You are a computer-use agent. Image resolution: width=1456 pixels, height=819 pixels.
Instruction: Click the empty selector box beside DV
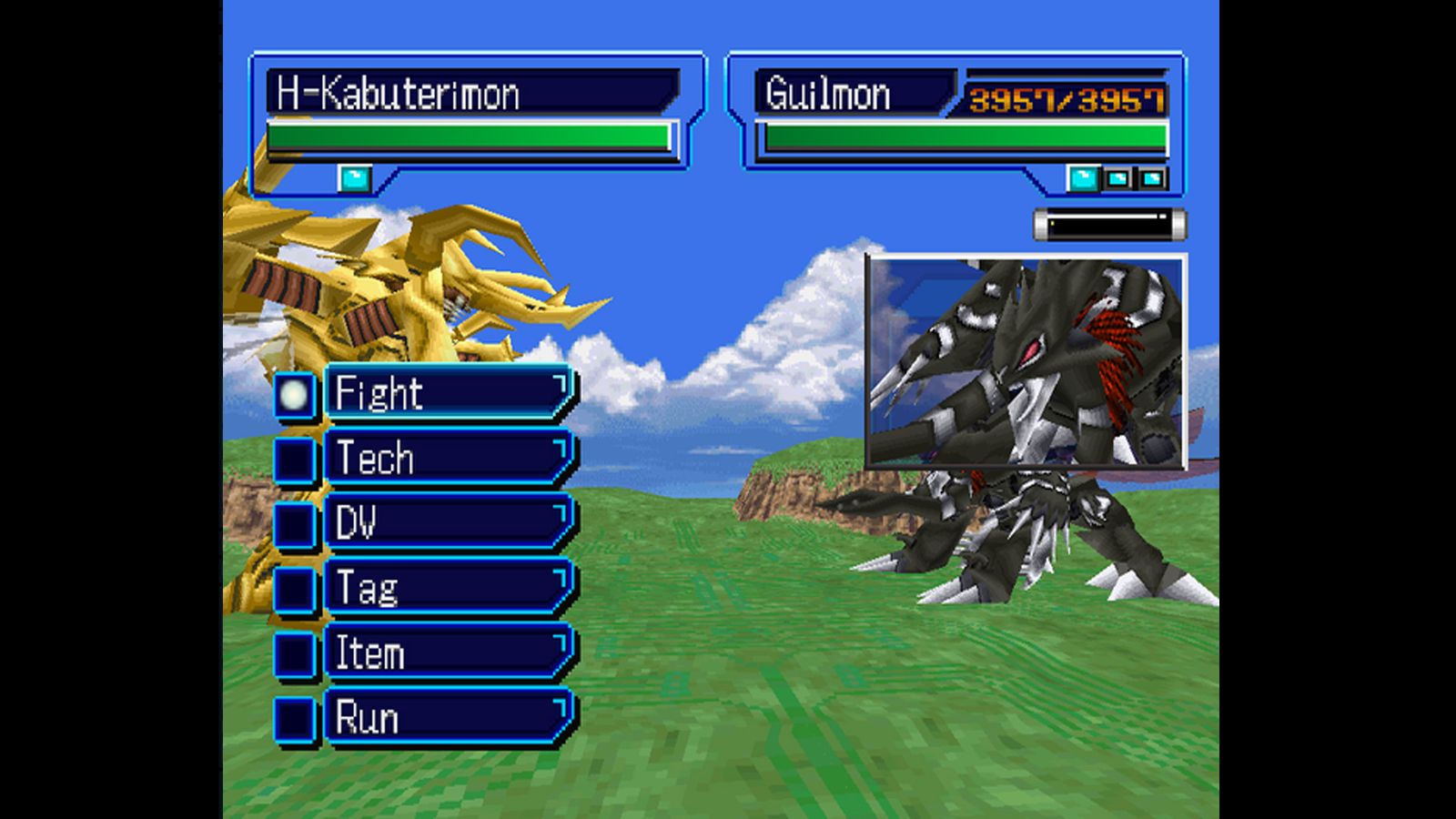pos(293,522)
